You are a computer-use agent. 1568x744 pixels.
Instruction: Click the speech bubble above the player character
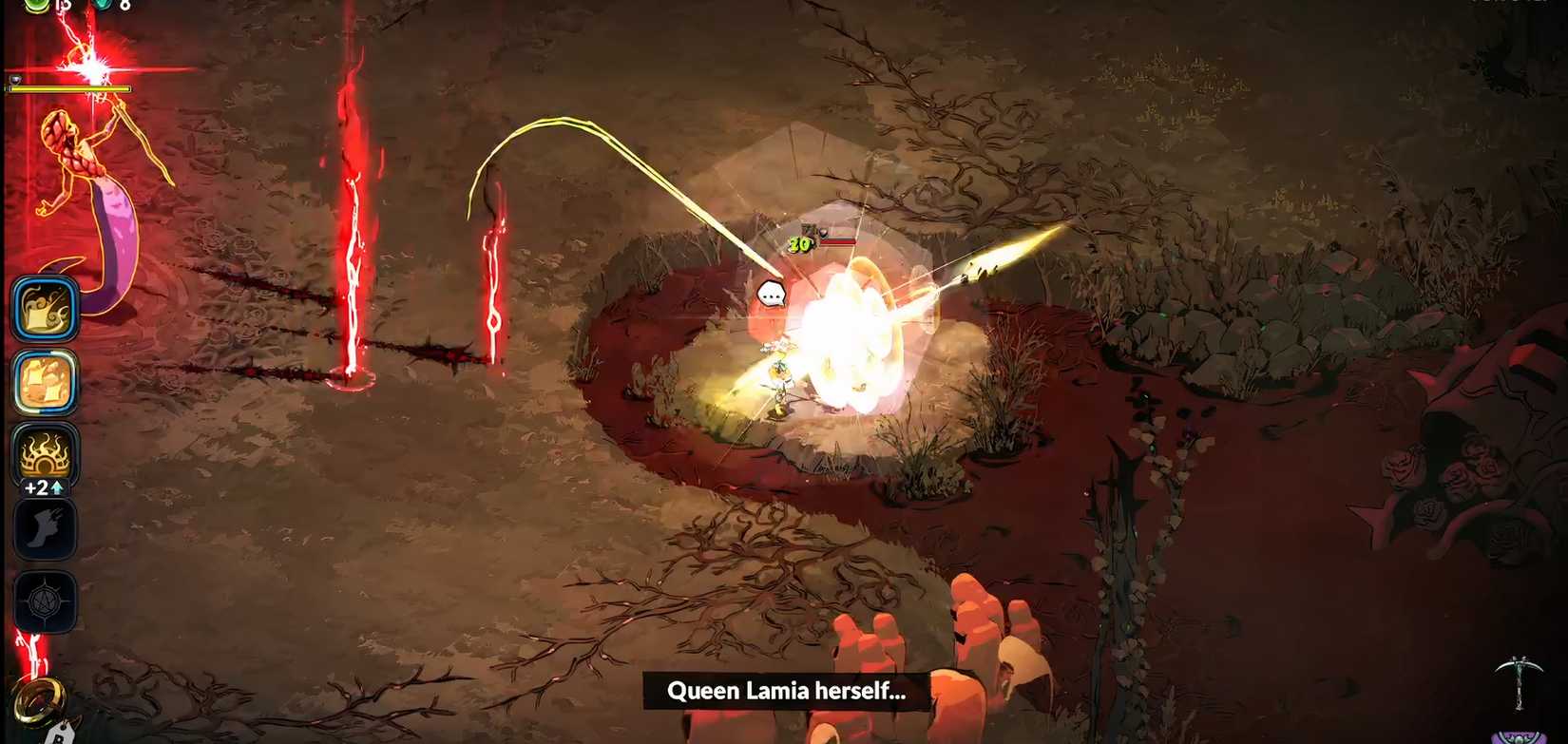pos(772,293)
